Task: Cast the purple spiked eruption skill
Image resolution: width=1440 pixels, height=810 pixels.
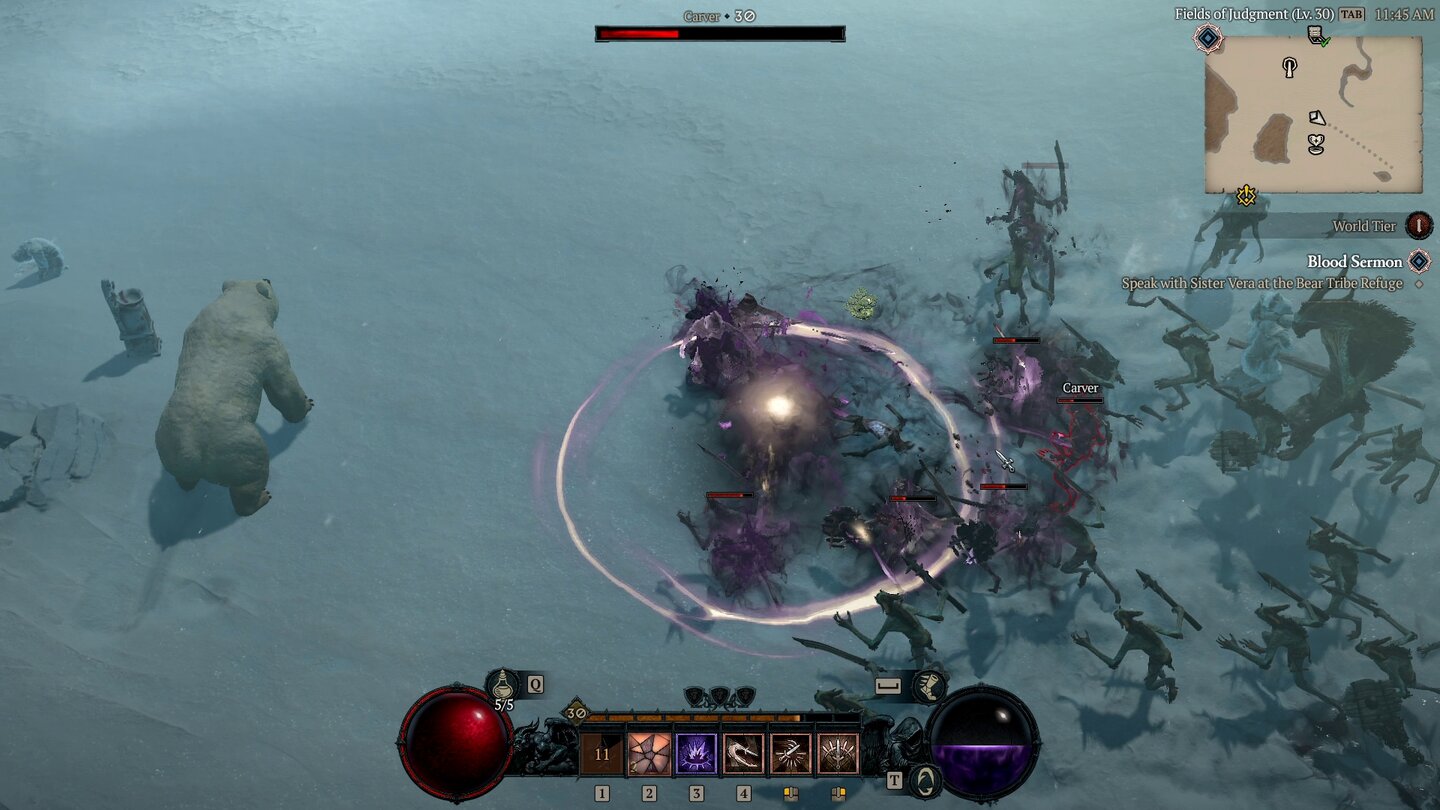Action: 696,755
